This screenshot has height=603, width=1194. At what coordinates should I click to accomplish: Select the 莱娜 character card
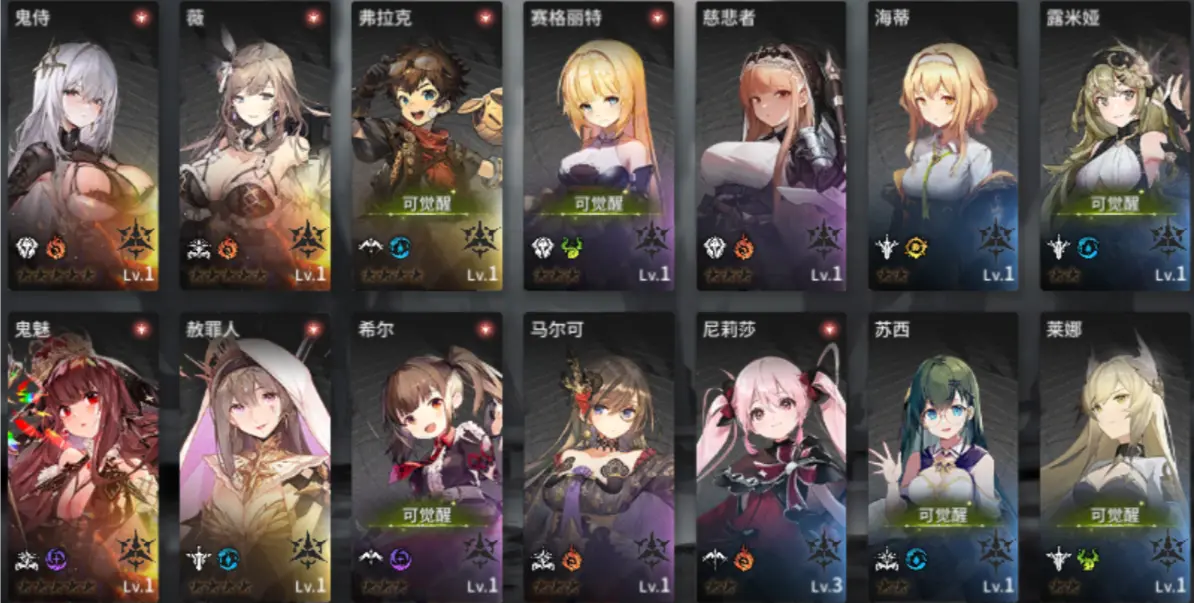pos(1115,455)
